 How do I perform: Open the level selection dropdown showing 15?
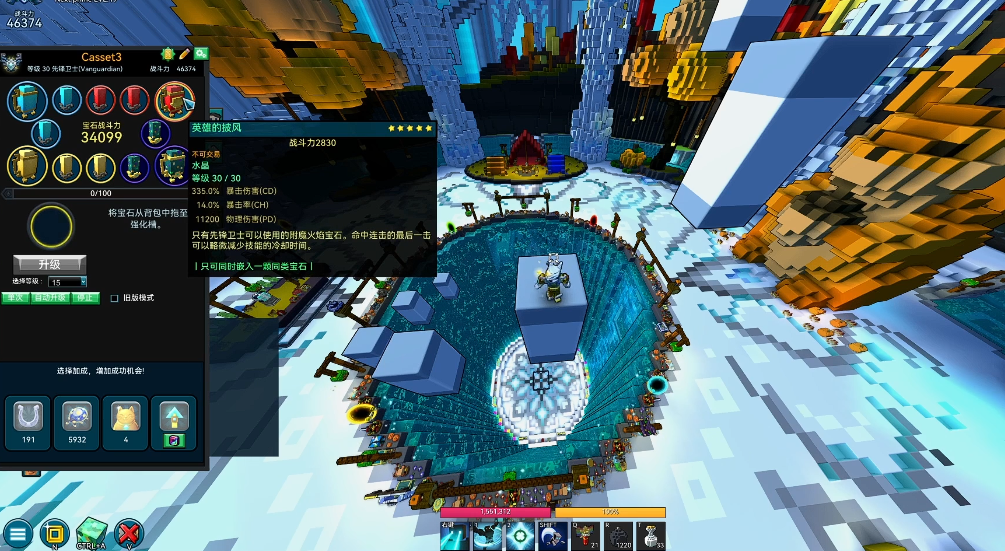tap(67, 282)
